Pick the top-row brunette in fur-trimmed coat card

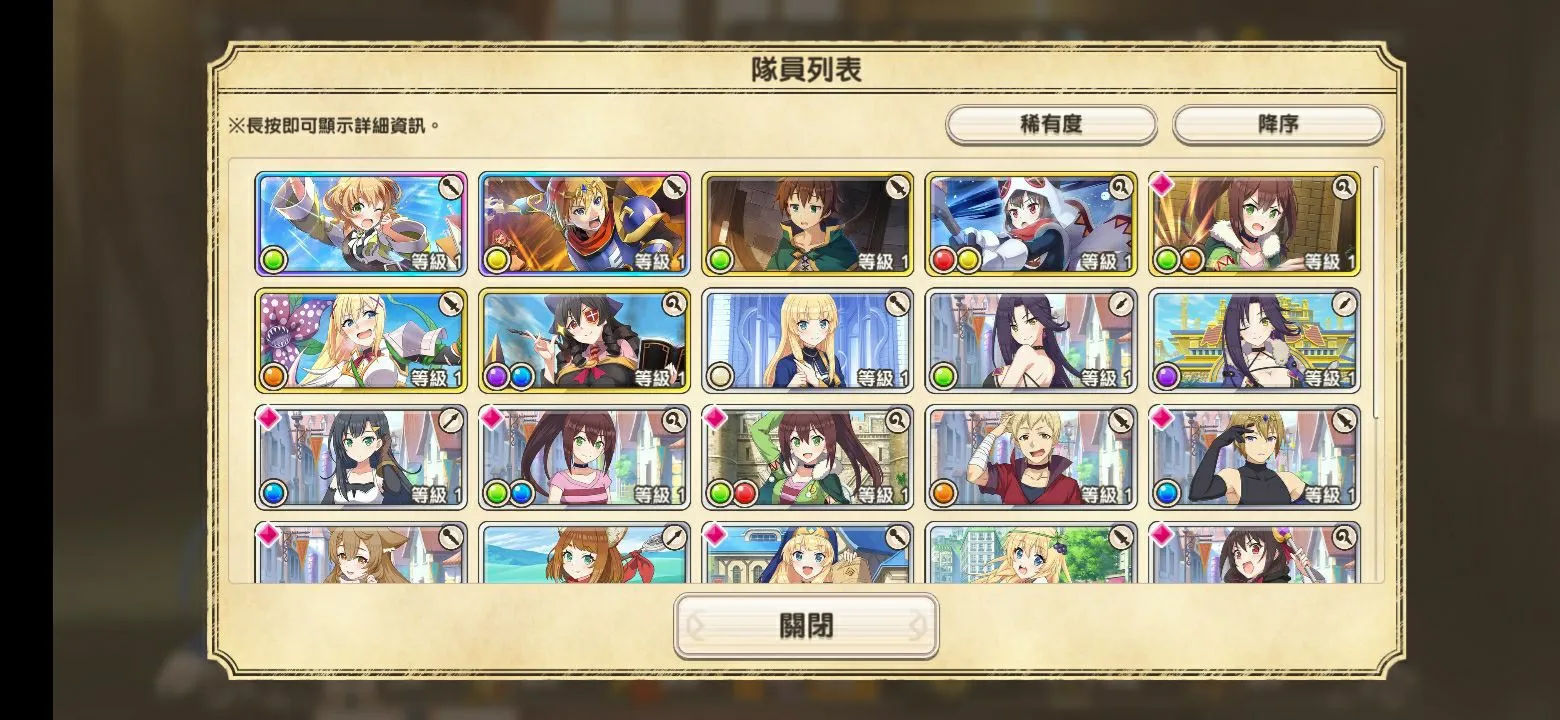pyautogui.click(x=1254, y=224)
